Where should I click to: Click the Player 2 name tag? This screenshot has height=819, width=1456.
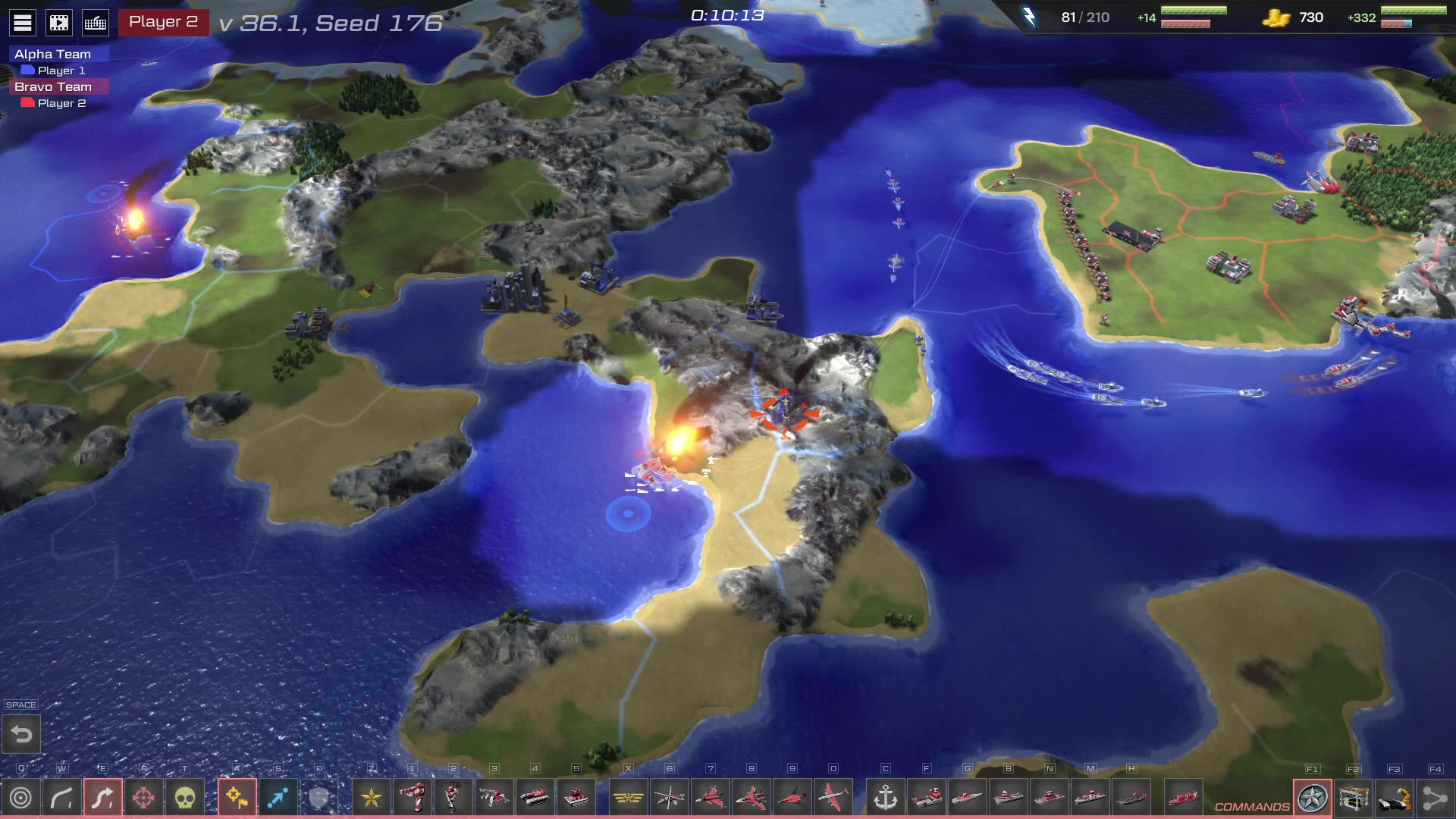pos(163,22)
